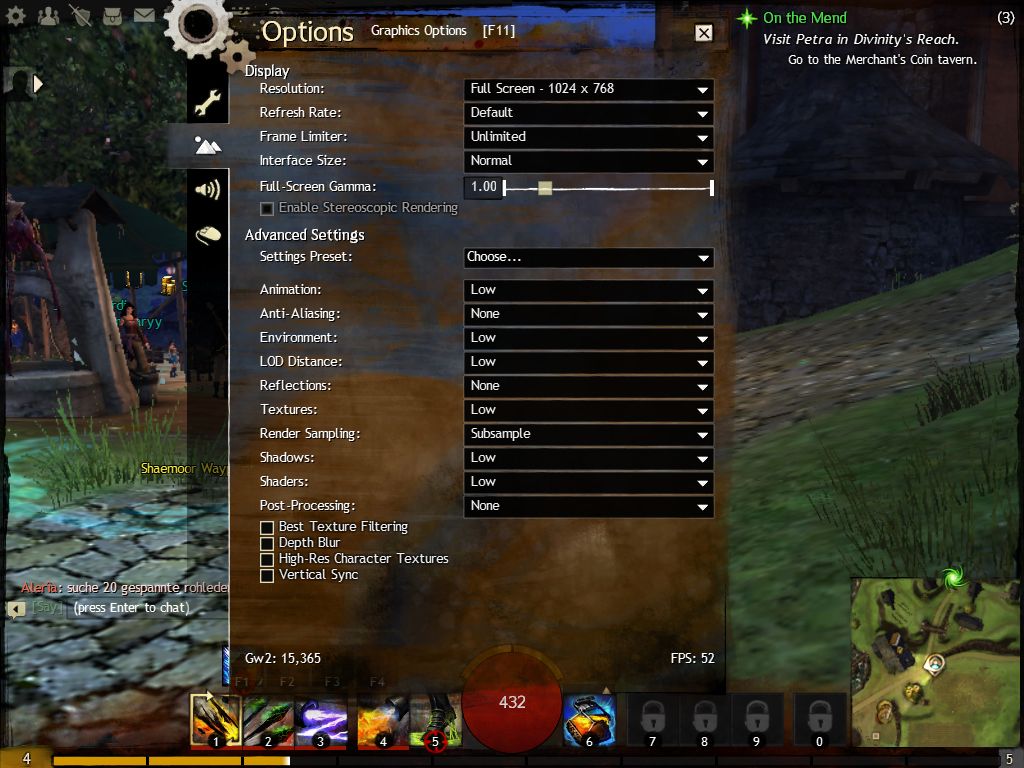Viewport: 1024px width, 768px height.
Task: Close the Options window
Action: point(704,33)
